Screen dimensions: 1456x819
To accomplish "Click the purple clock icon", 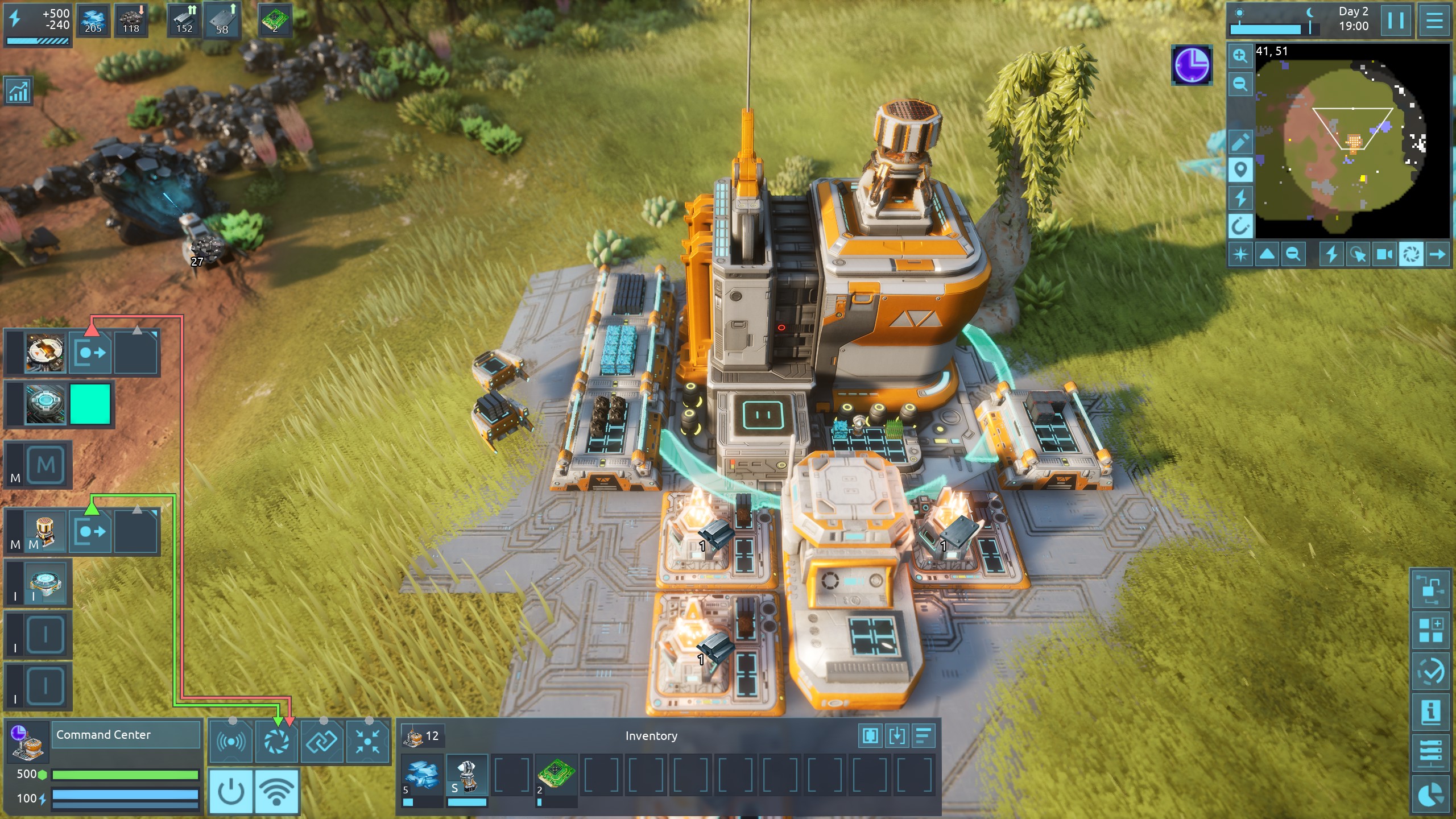I will pos(1192,65).
